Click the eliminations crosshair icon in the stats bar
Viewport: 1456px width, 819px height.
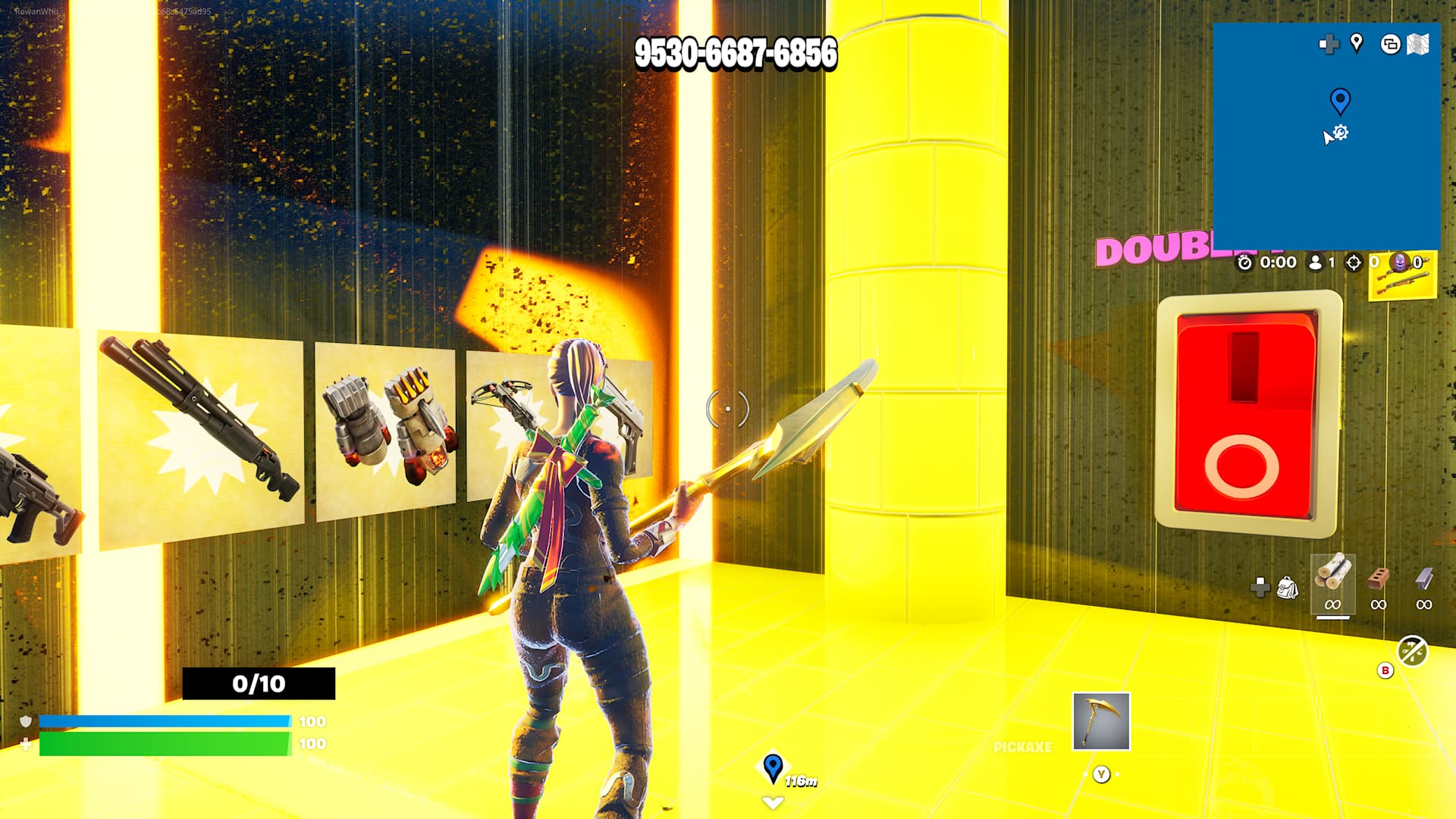1353,263
